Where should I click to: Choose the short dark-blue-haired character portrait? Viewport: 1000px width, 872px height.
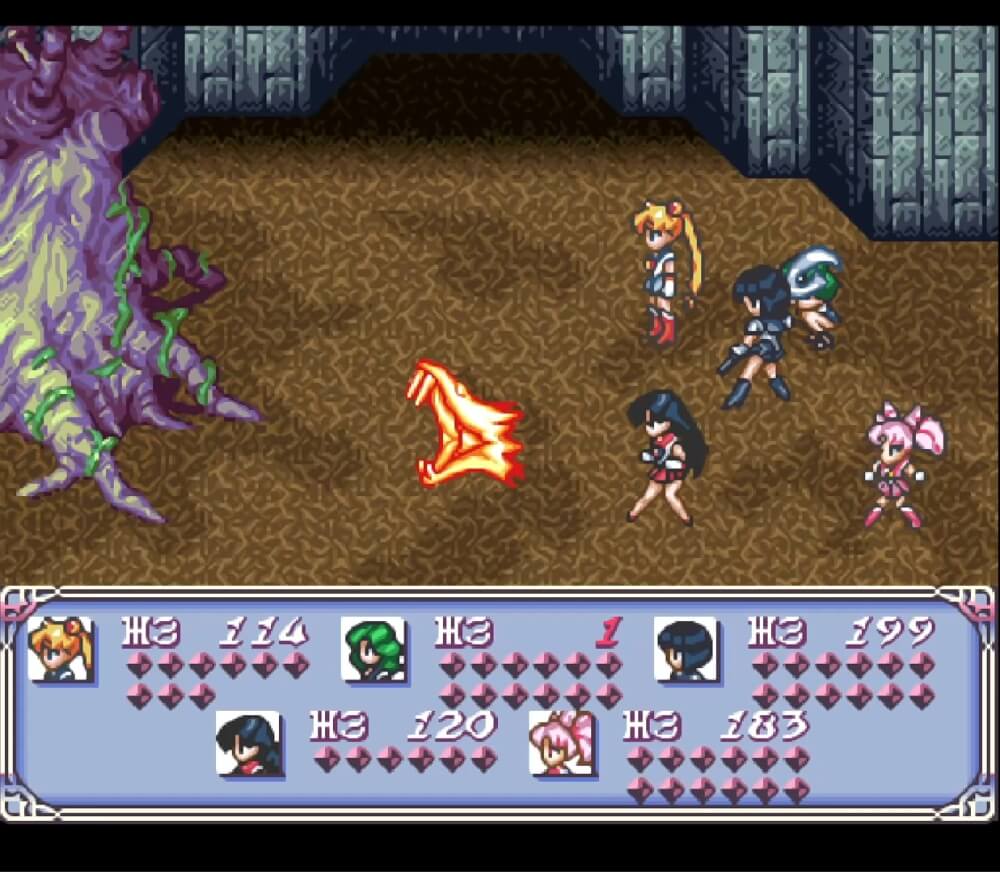pyautogui.click(x=686, y=649)
